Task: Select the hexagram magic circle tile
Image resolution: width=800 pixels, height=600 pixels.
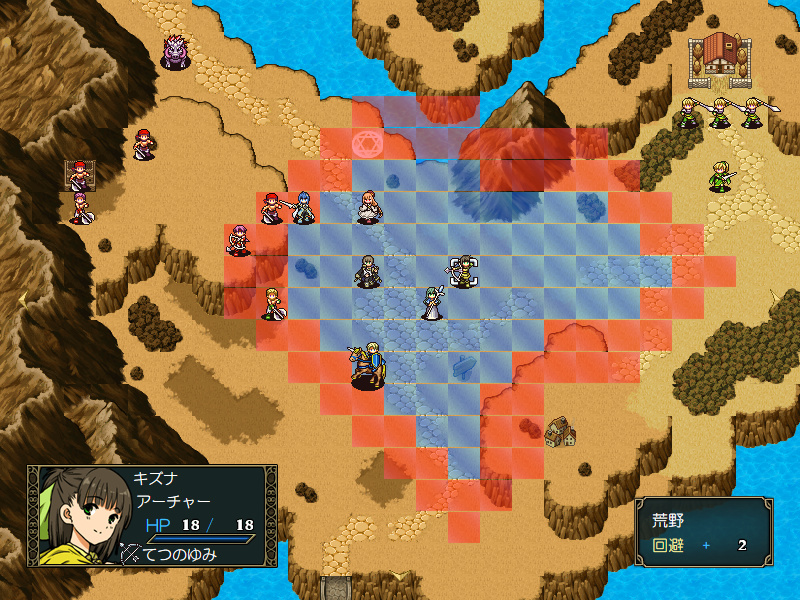Action: click(x=367, y=144)
